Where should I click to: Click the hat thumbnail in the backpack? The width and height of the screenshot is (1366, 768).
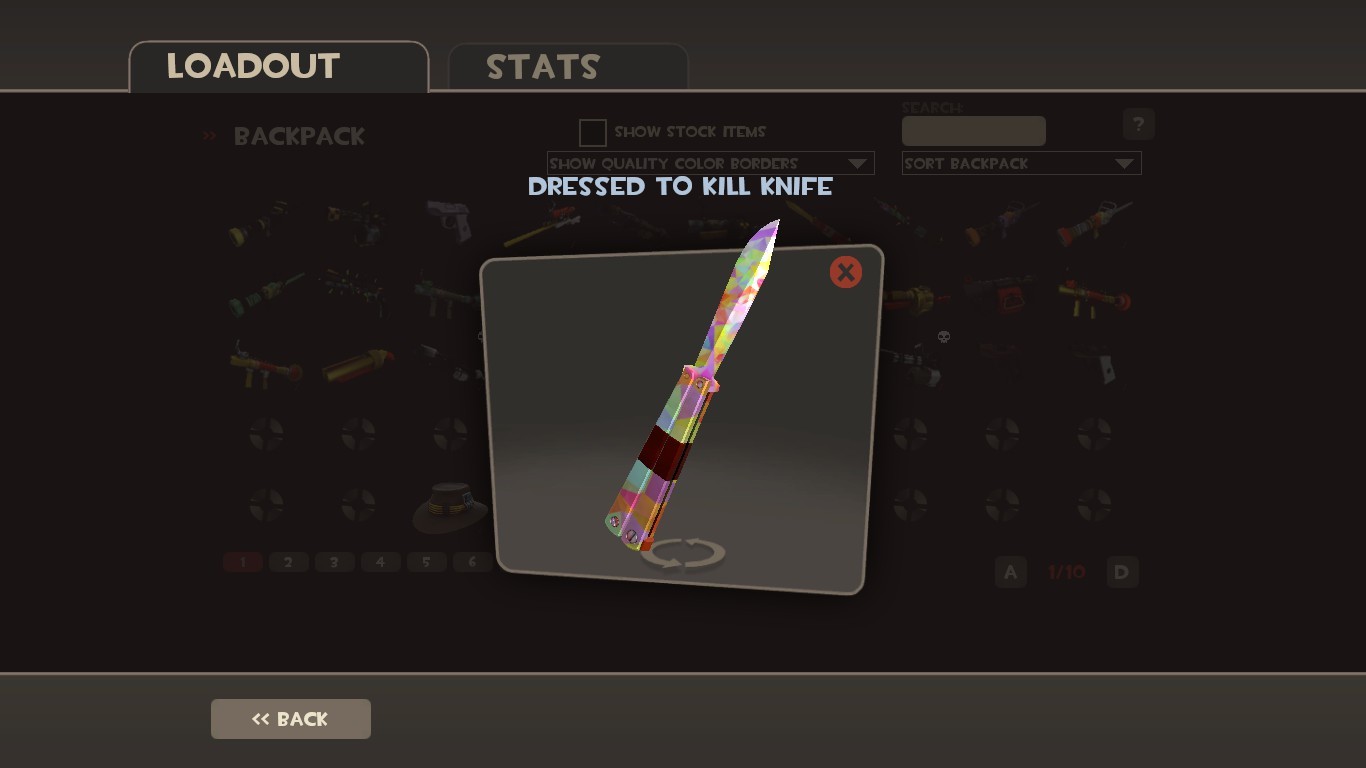450,508
